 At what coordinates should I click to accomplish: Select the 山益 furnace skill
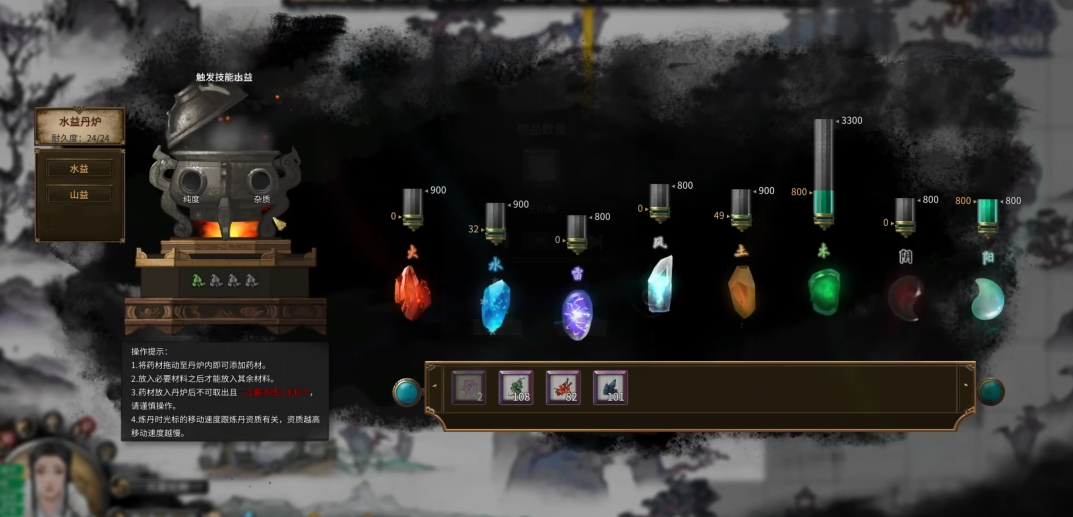(79, 195)
